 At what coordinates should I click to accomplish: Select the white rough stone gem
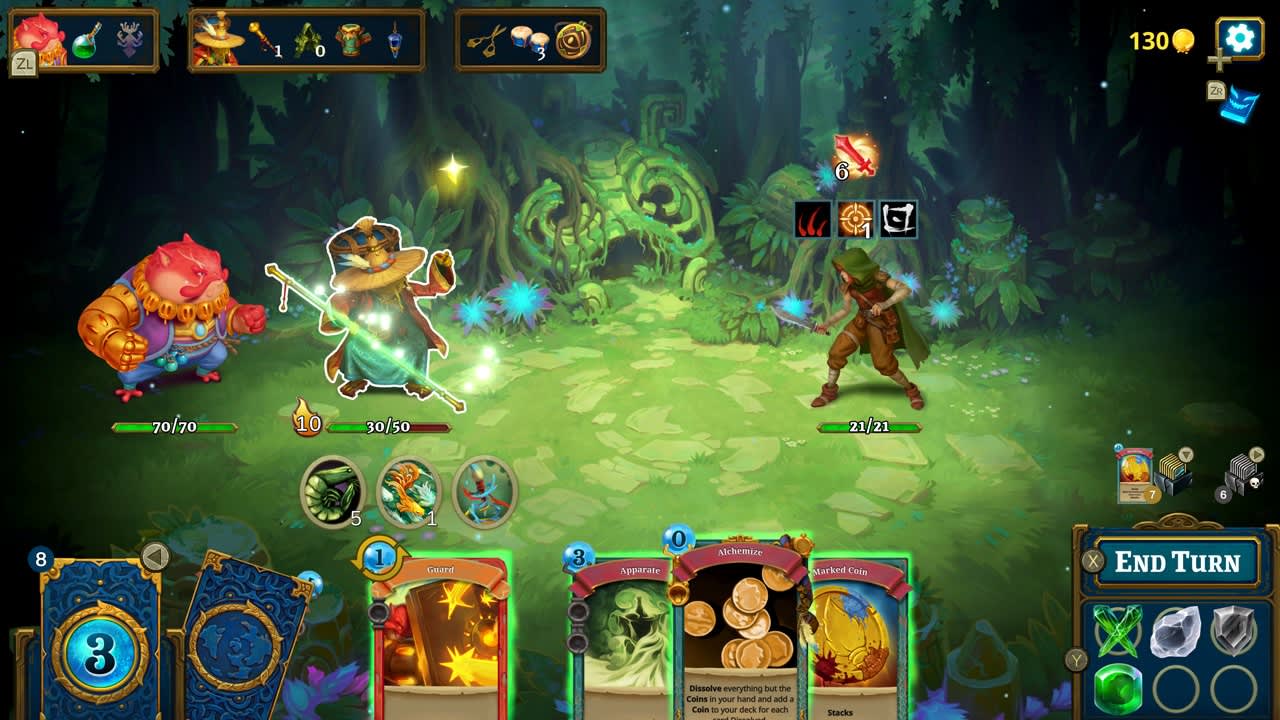[x=1175, y=632]
